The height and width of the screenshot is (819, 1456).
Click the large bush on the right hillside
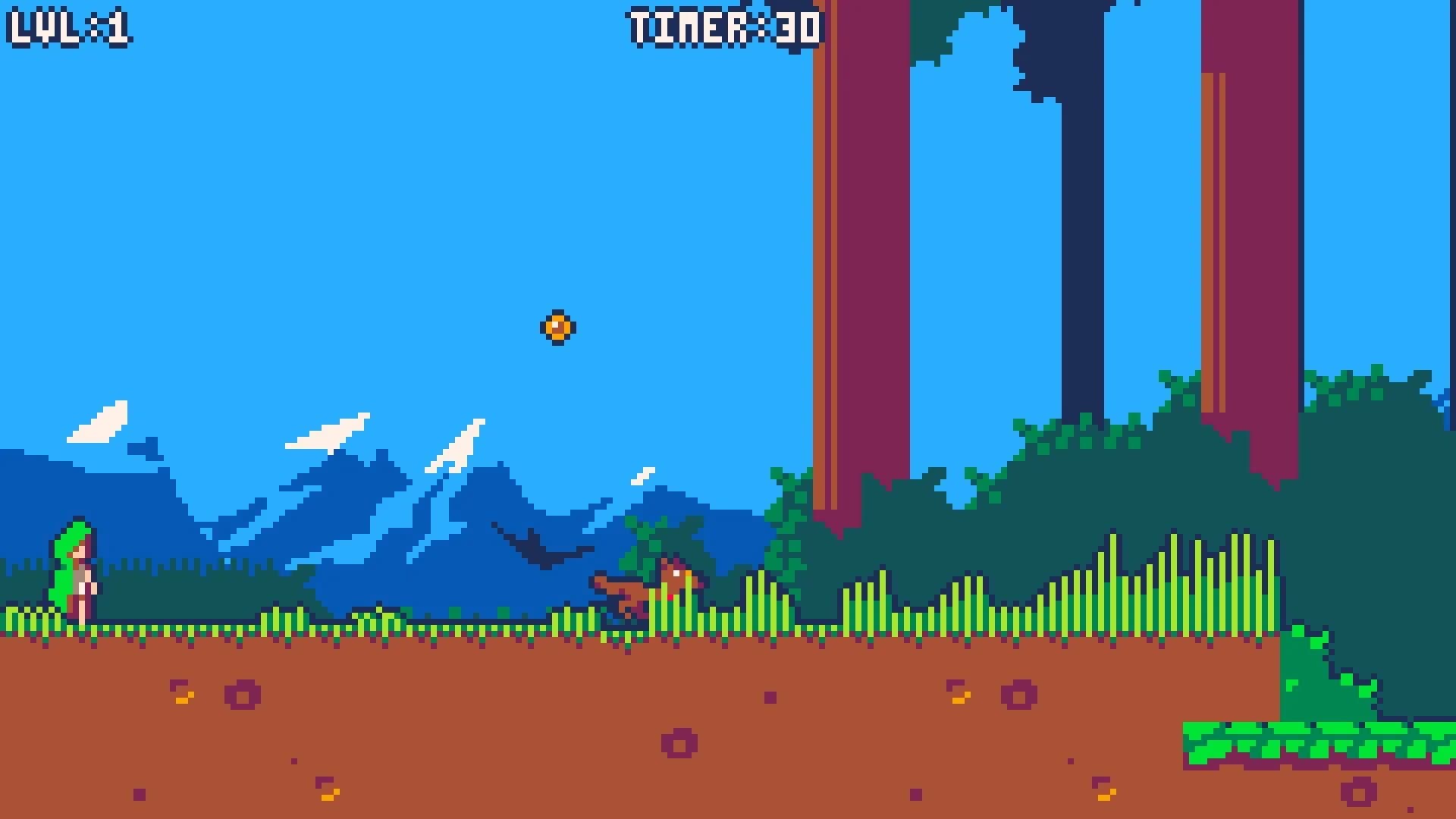click(x=1100, y=455)
